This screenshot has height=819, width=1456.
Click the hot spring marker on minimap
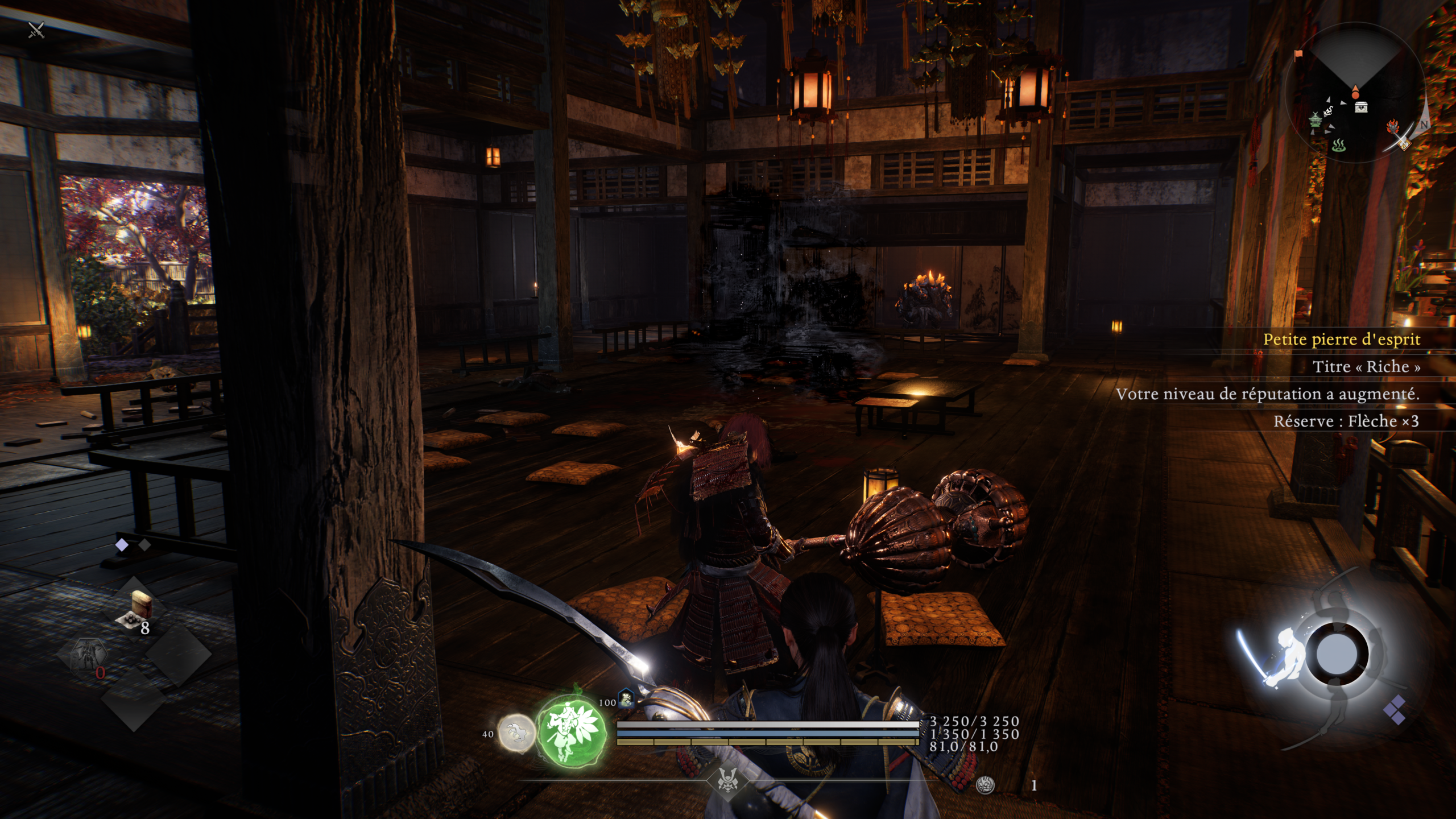tap(1339, 146)
